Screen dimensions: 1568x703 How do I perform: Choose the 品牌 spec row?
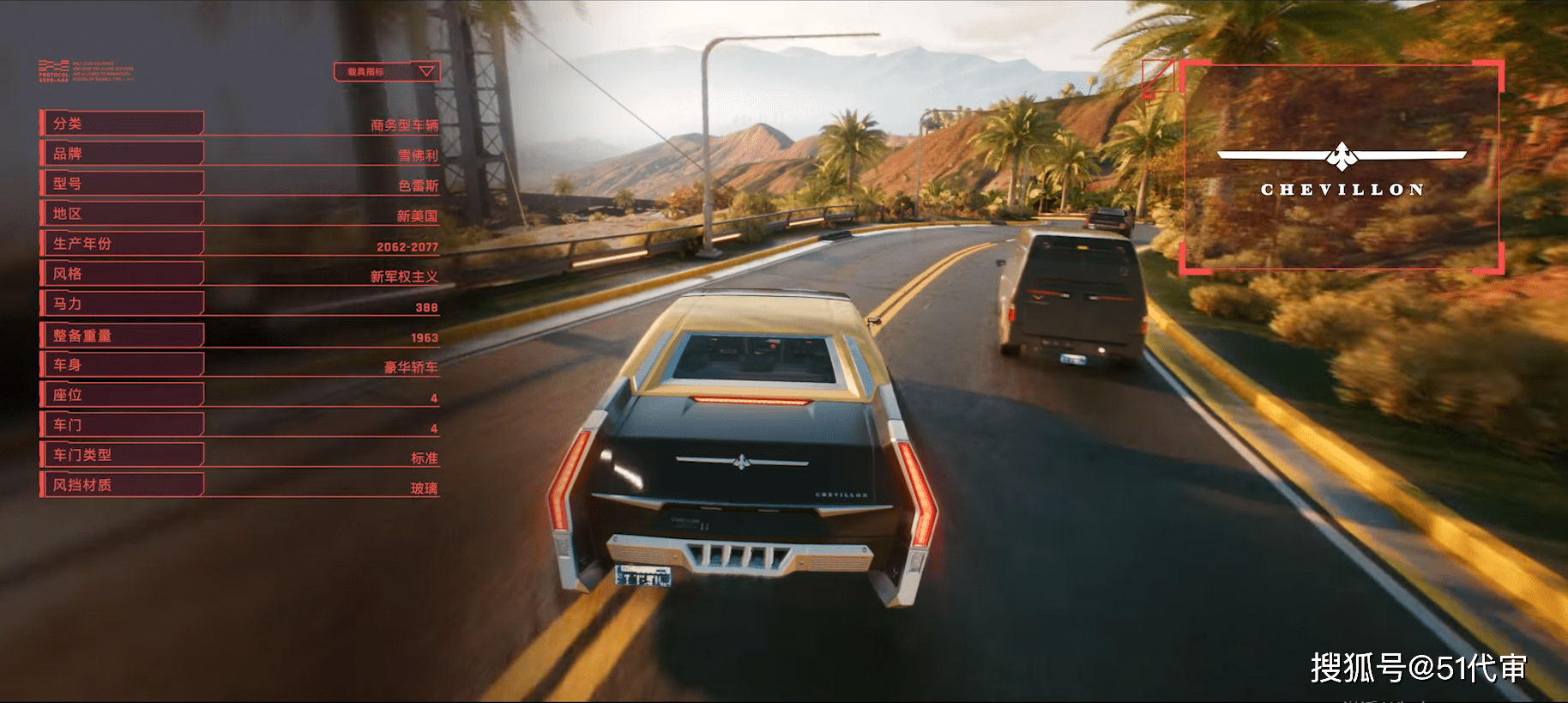click(122, 154)
